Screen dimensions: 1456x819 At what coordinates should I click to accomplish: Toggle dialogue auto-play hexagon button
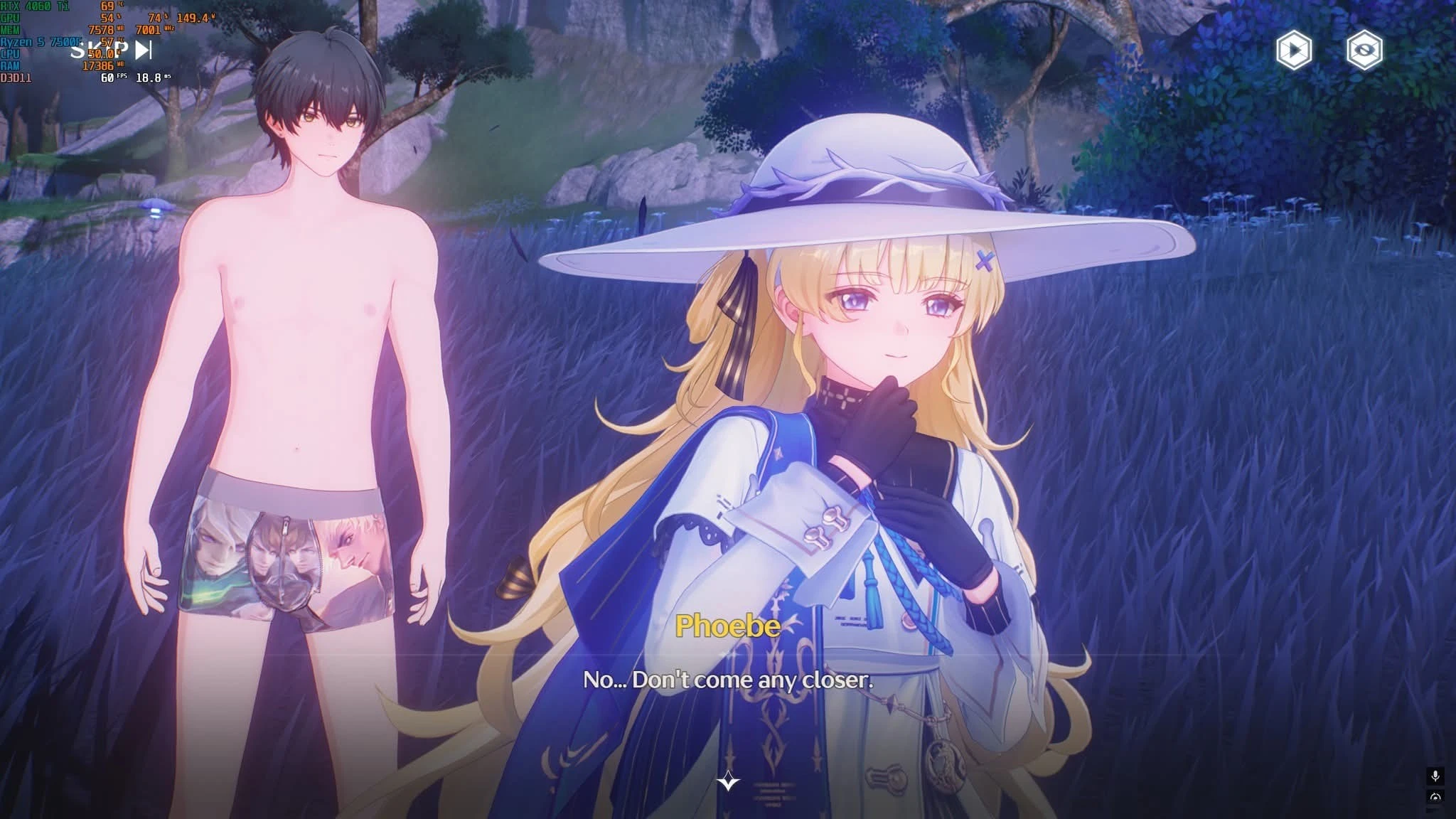click(1294, 50)
